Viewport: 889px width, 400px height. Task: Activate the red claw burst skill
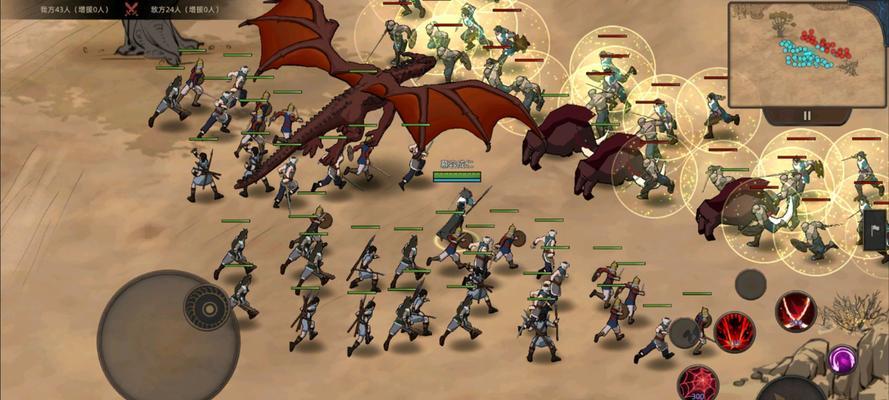tap(734, 331)
